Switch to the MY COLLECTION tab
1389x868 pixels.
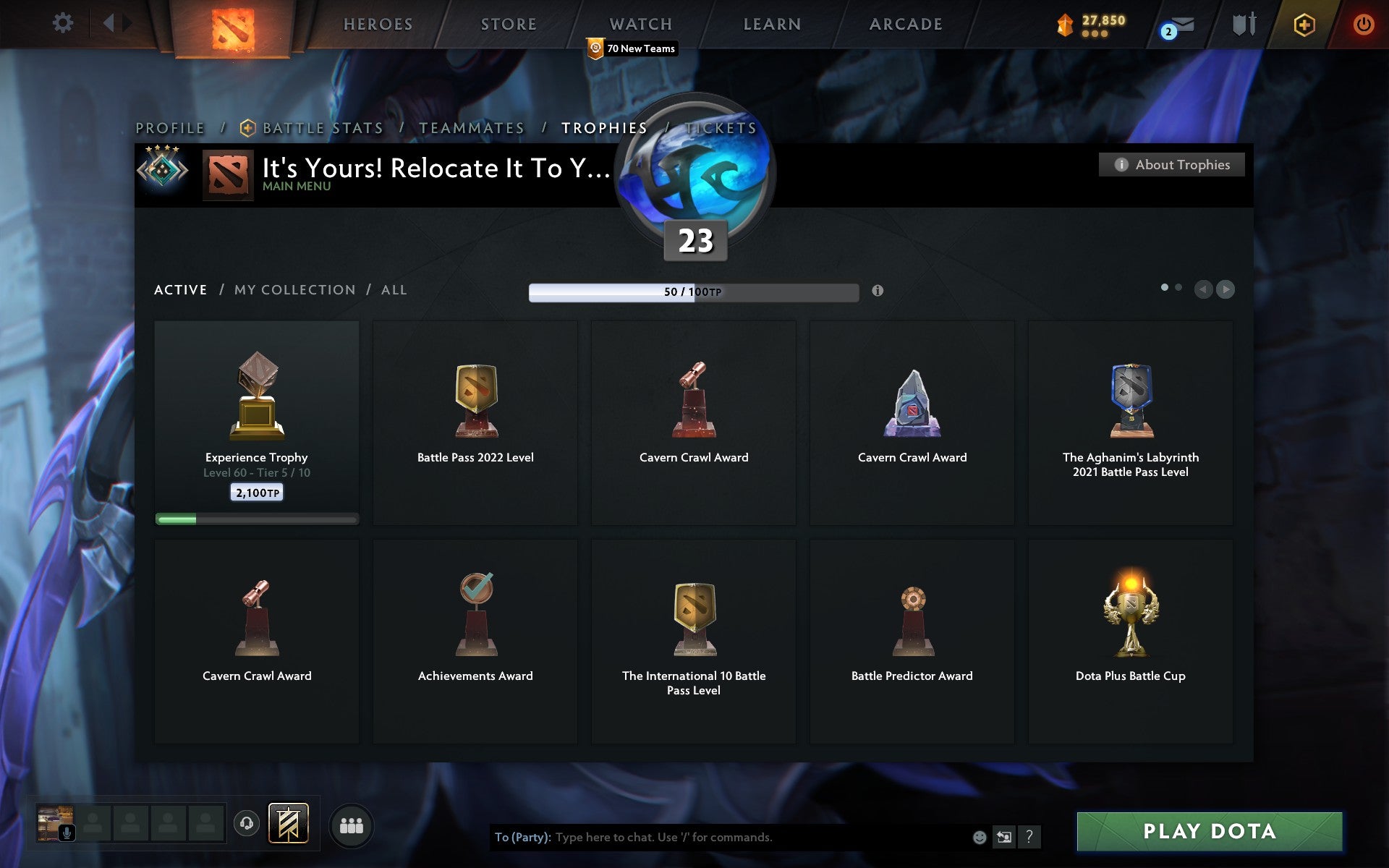click(x=294, y=289)
